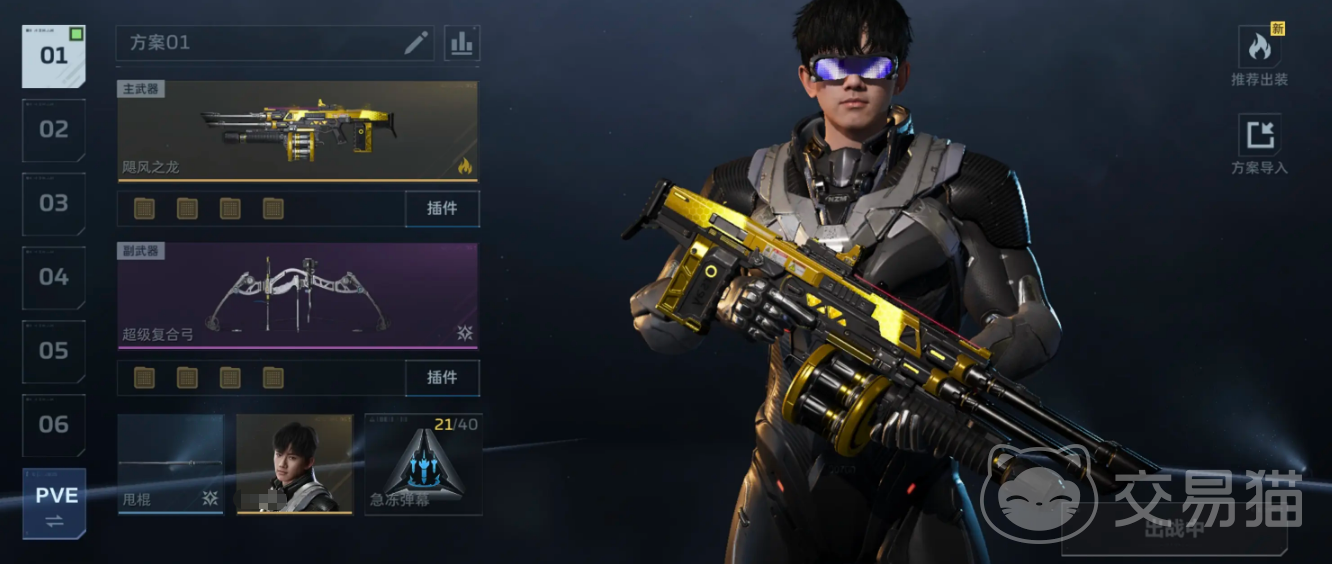Choose loadout tab 04

click(54, 277)
